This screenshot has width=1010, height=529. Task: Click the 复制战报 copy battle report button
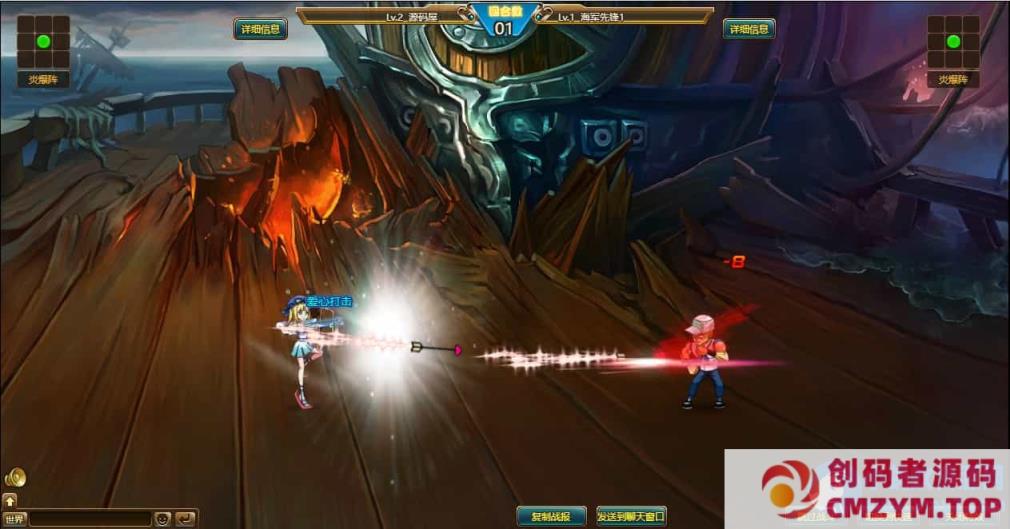(x=551, y=516)
